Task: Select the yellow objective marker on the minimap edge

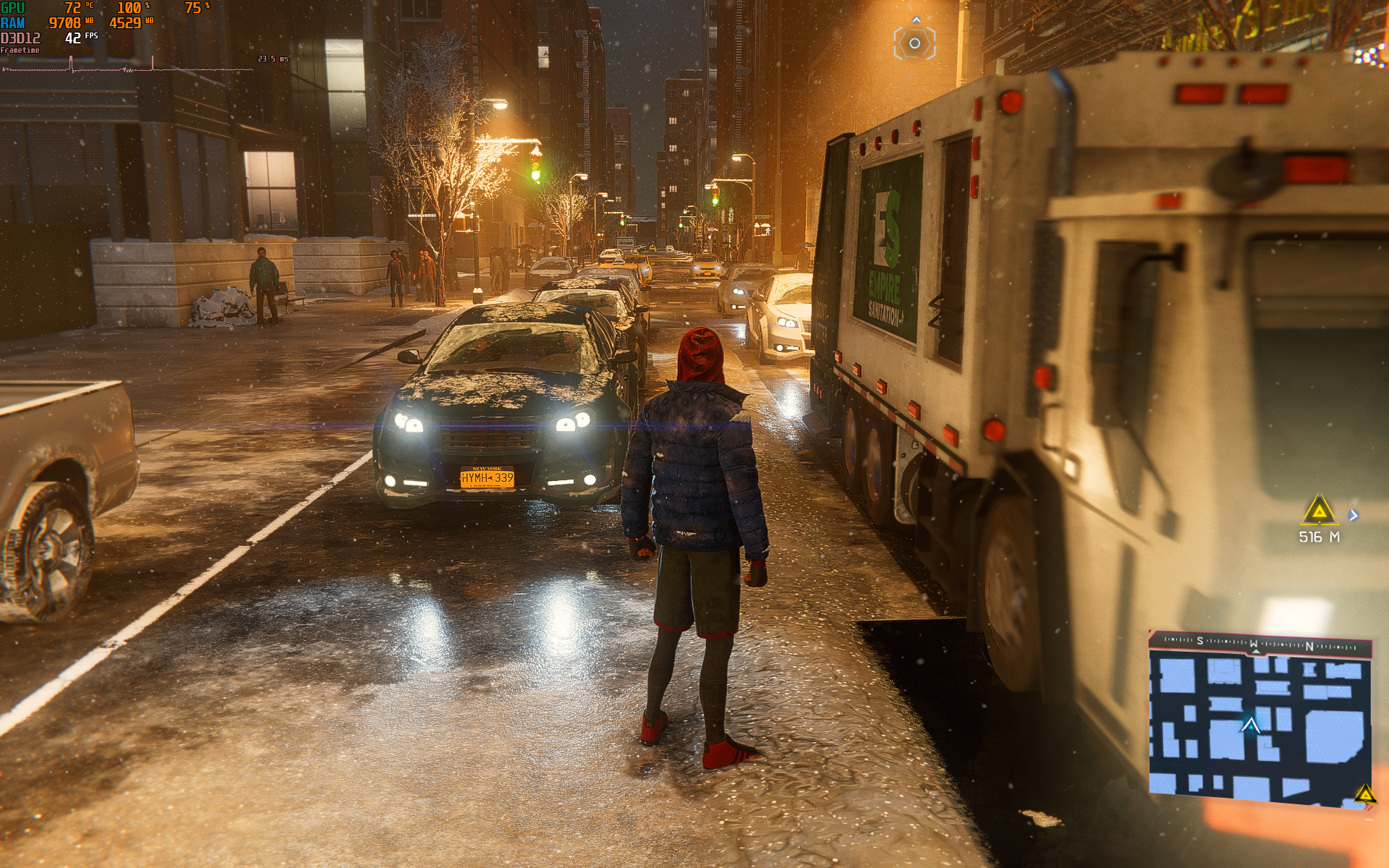Action: click(x=1364, y=794)
